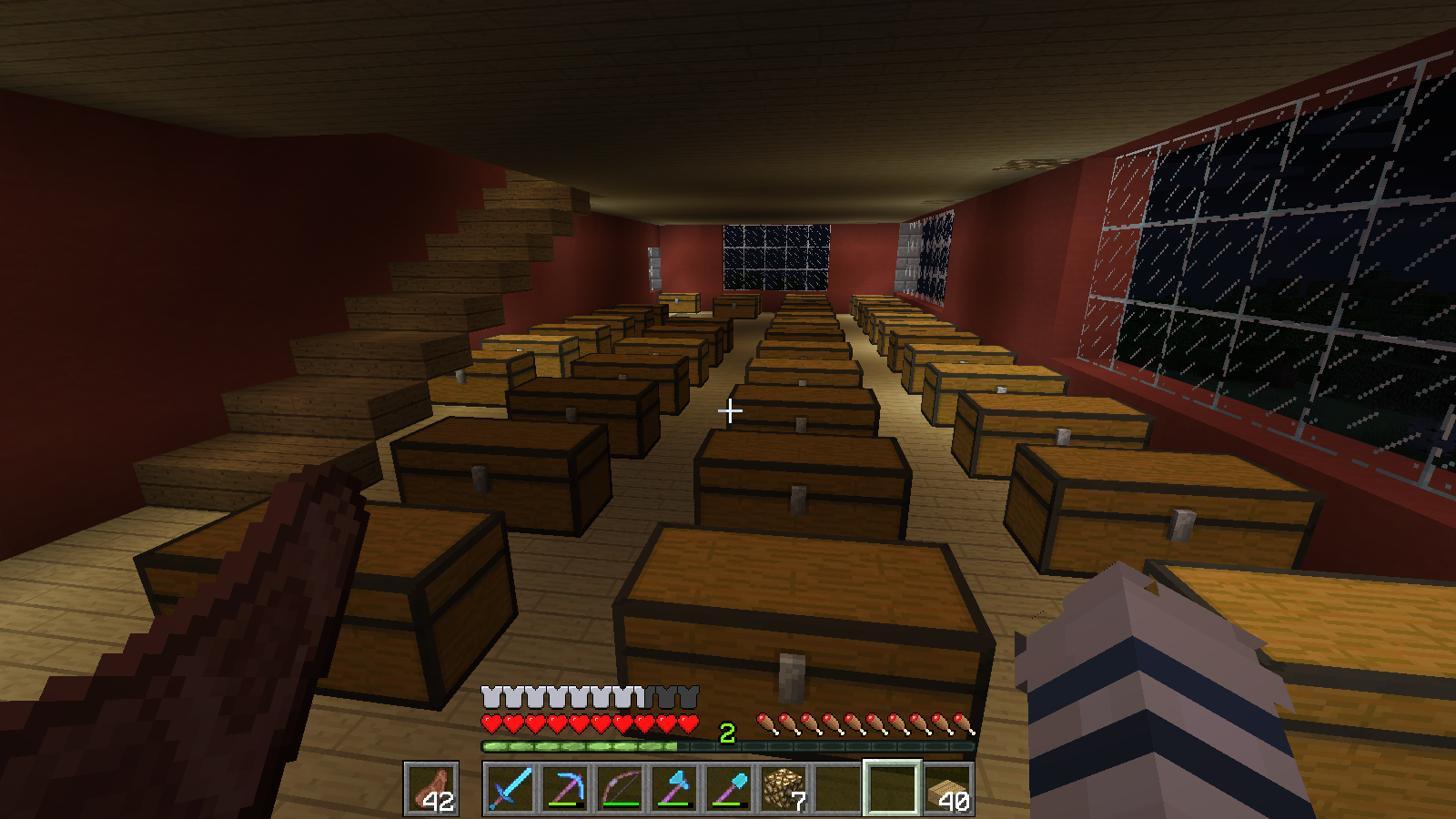Pick the diamond shovel hotbar slot
The image size is (1456, 819).
click(729, 788)
